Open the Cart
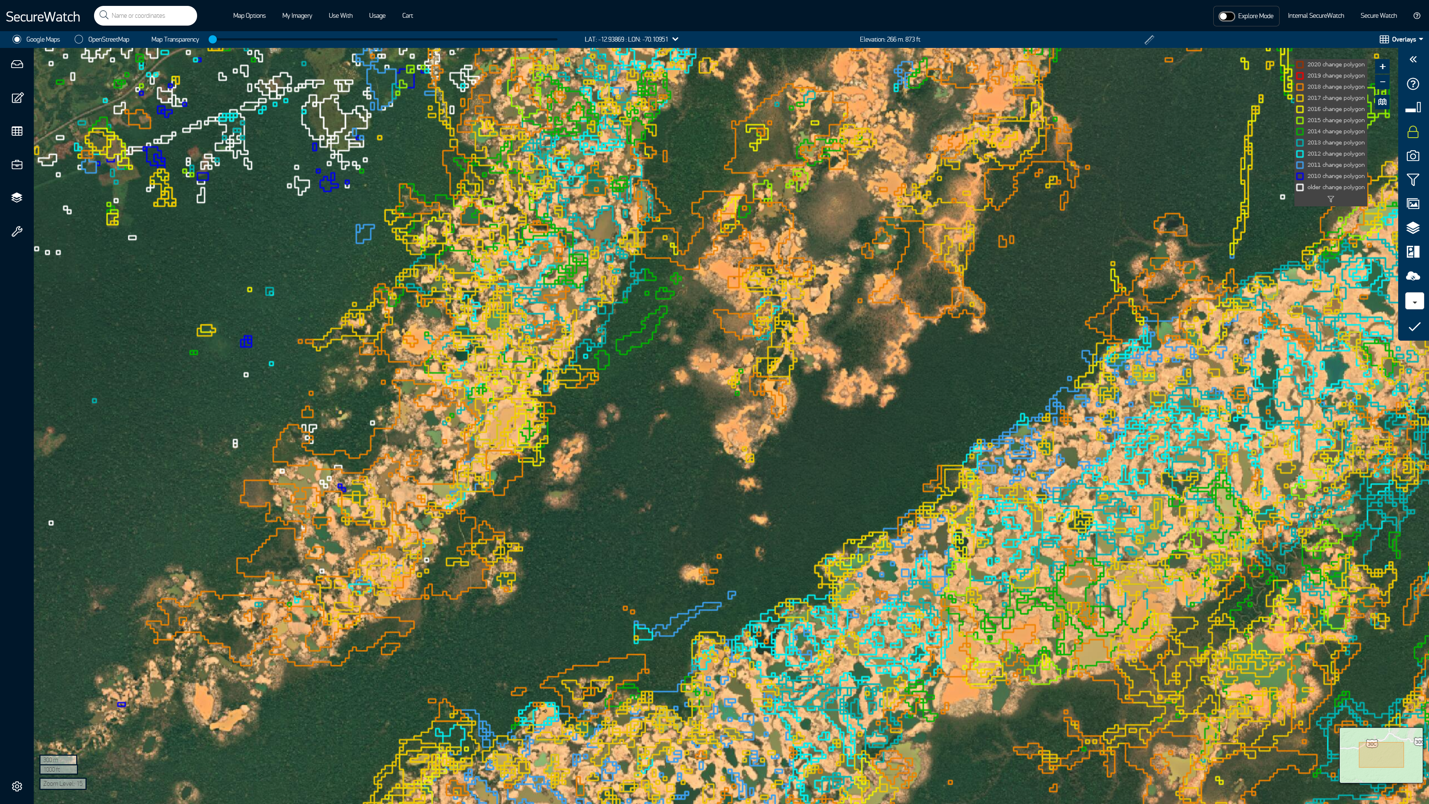This screenshot has height=804, width=1429. coord(407,16)
